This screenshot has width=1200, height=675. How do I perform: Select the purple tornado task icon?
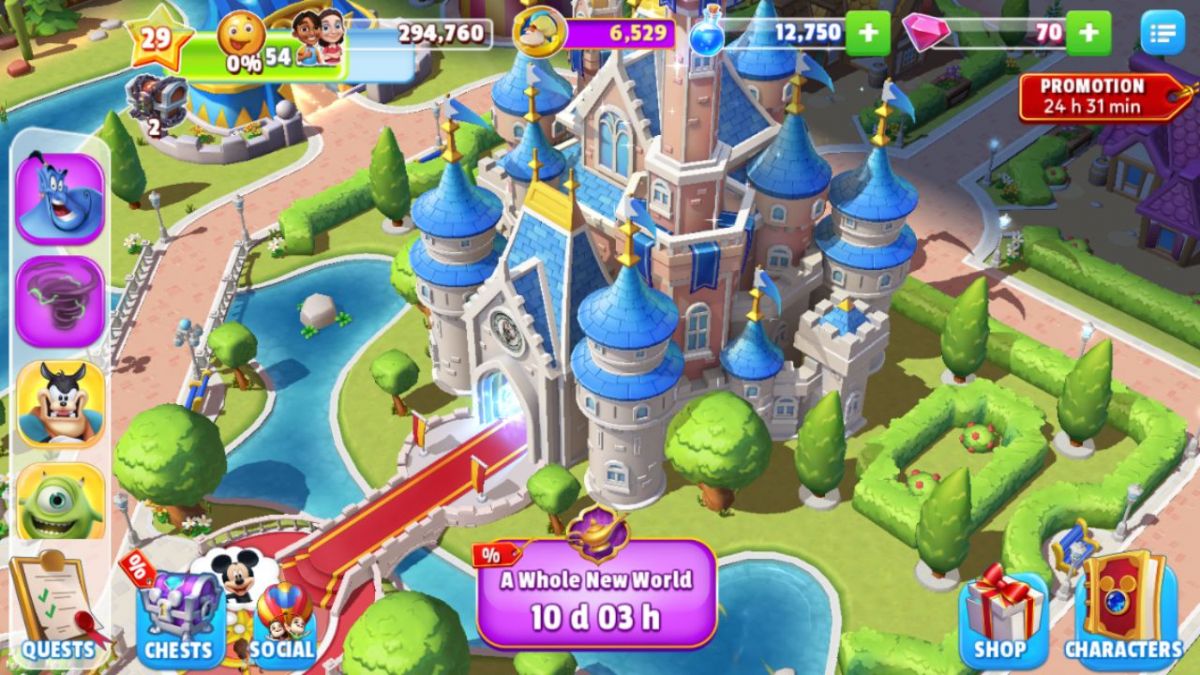pos(60,301)
